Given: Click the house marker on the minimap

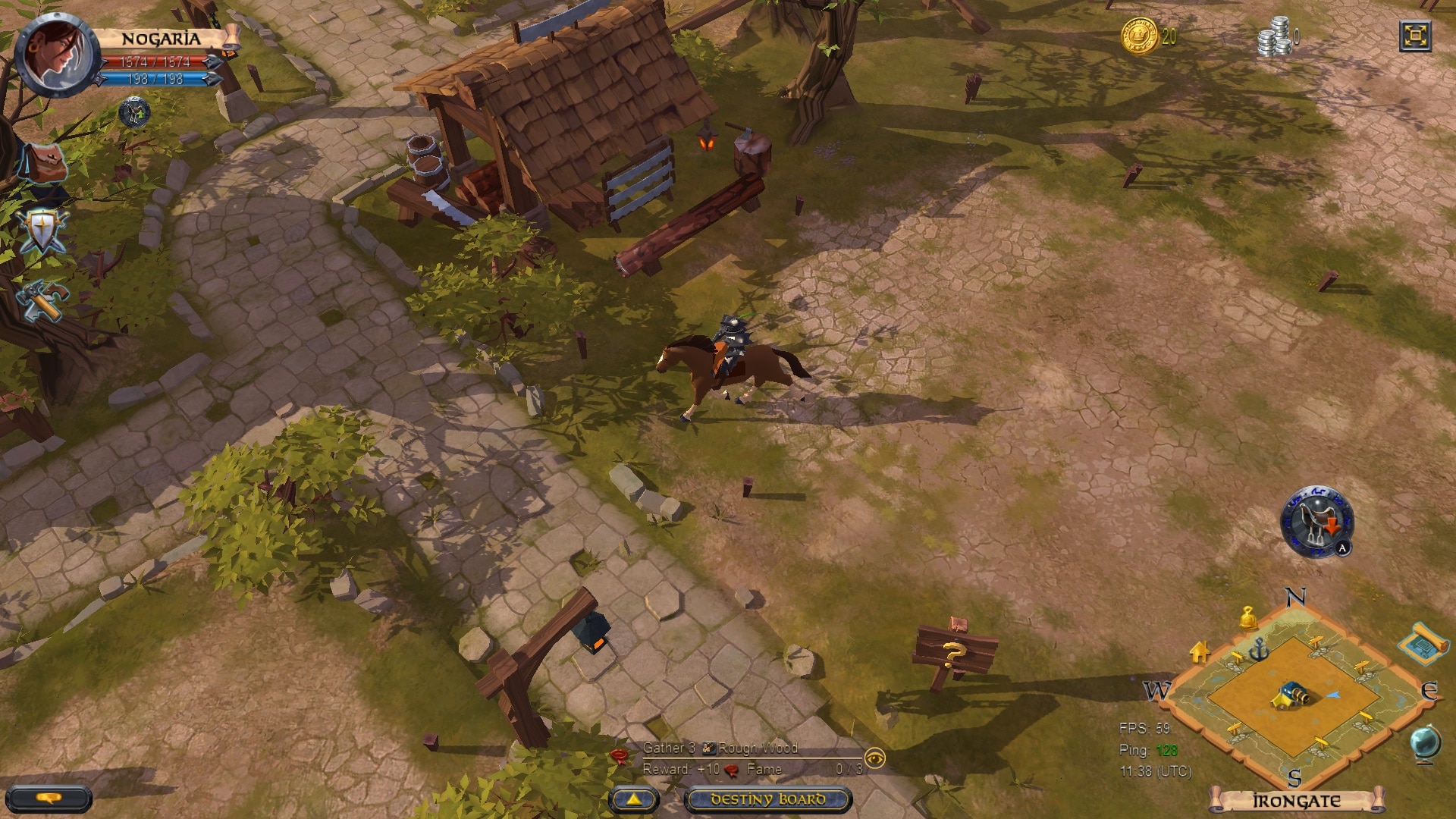Looking at the screenshot, I should [x=1200, y=653].
